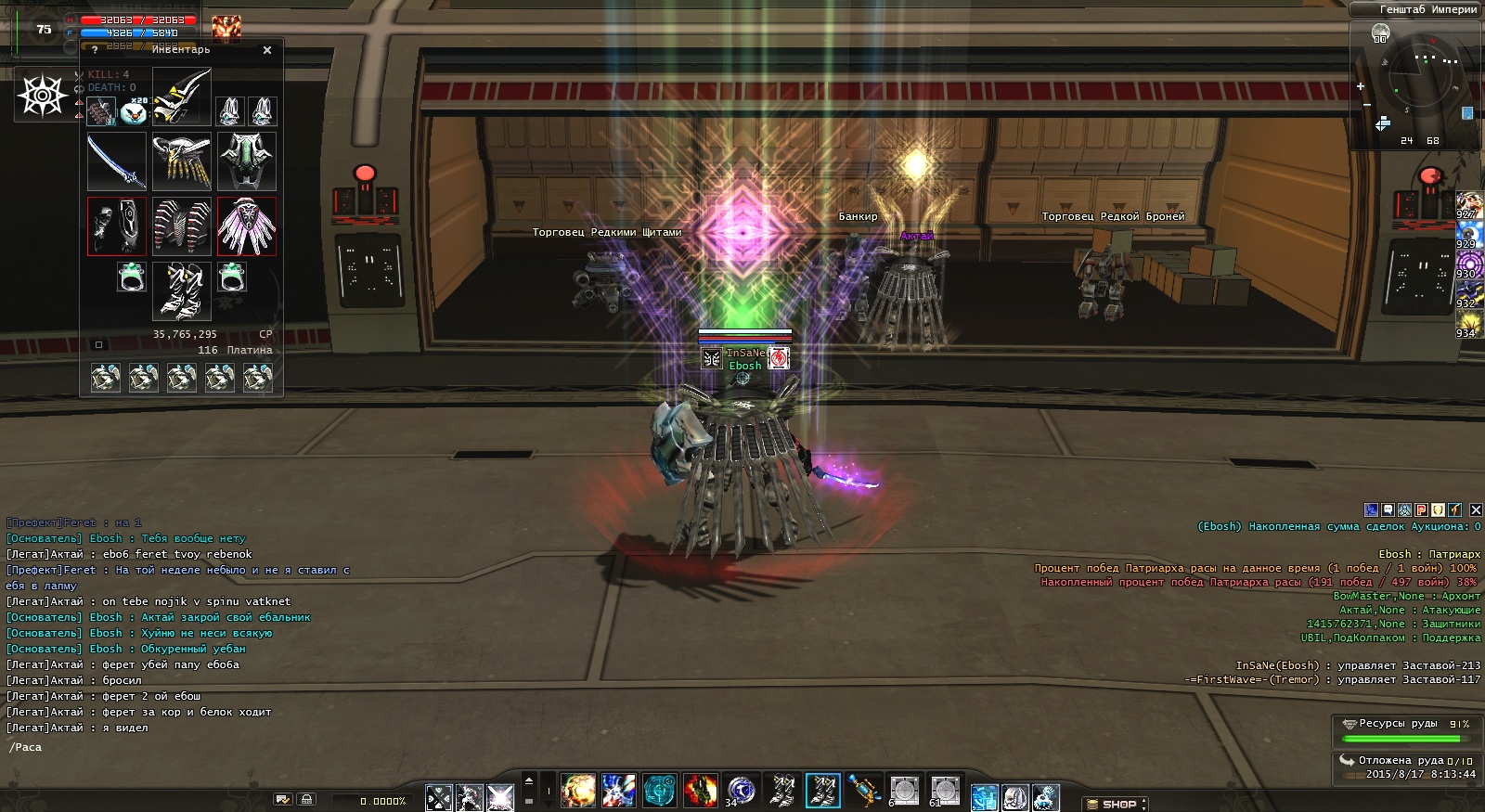The width and height of the screenshot is (1485, 812).
Task: Close the race info panel
Action: [1476, 509]
